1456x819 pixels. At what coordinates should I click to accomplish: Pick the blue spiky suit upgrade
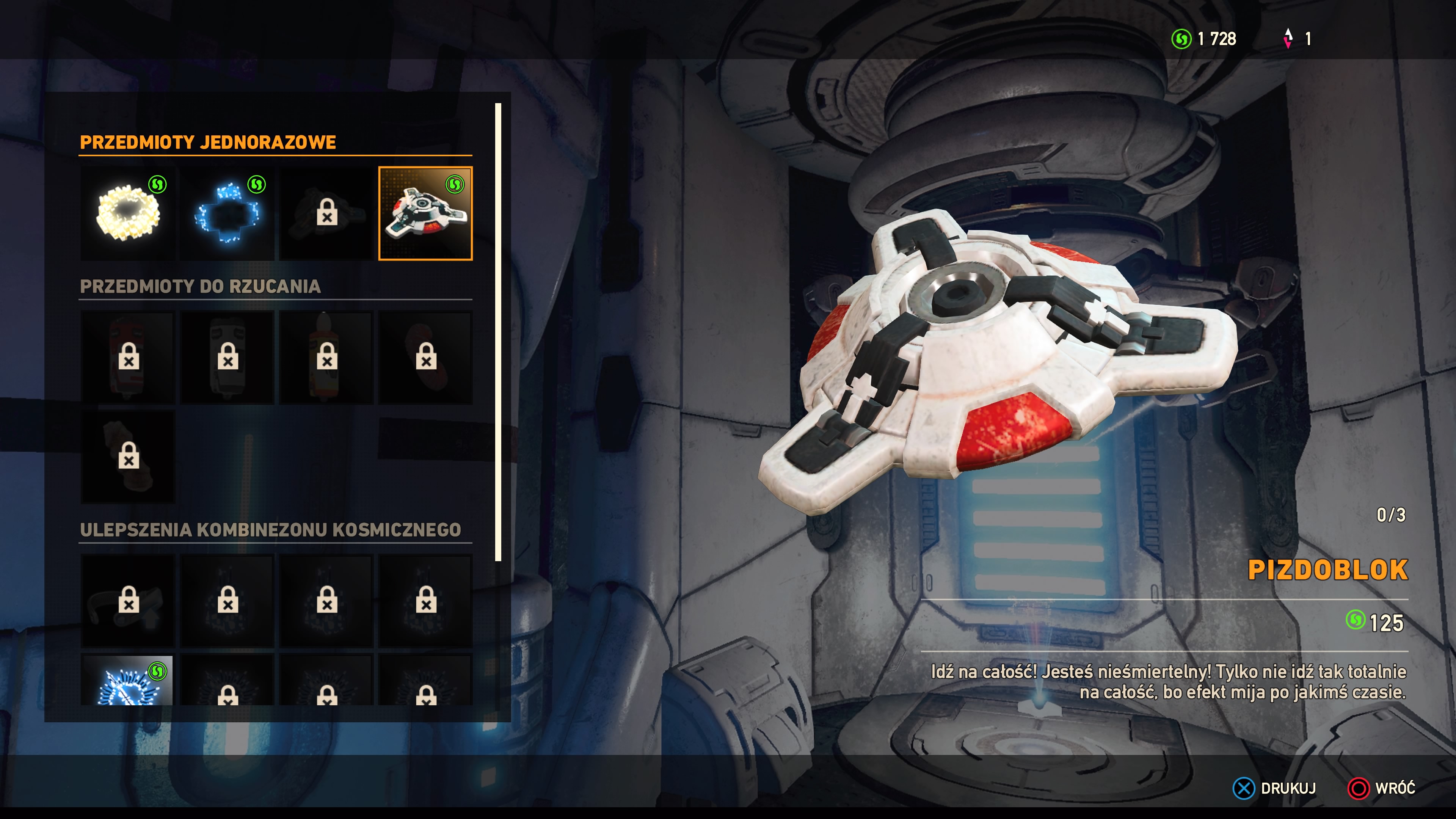coord(128,681)
